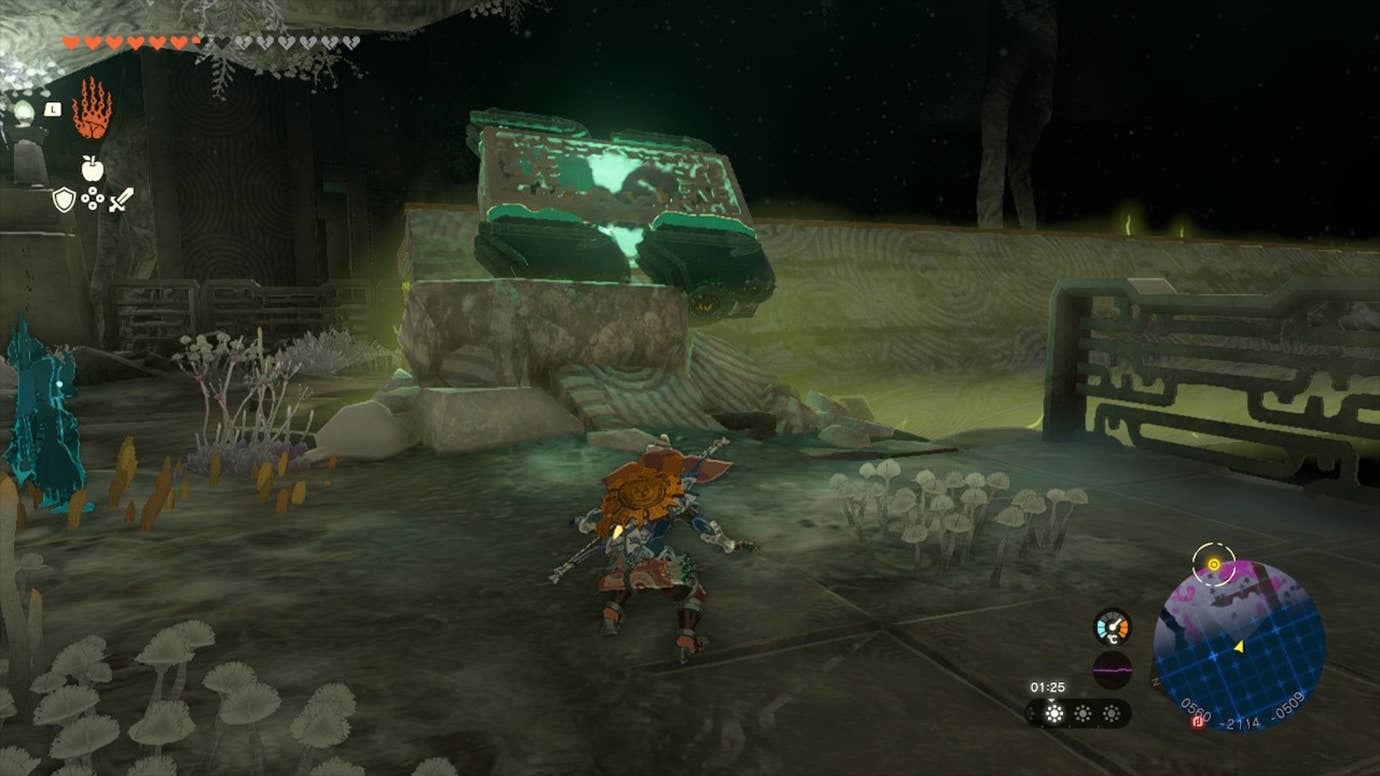The width and height of the screenshot is (1380, 776).
Task: Toggle the rightmost flower indicator
Action: (x=1111, y=713)
